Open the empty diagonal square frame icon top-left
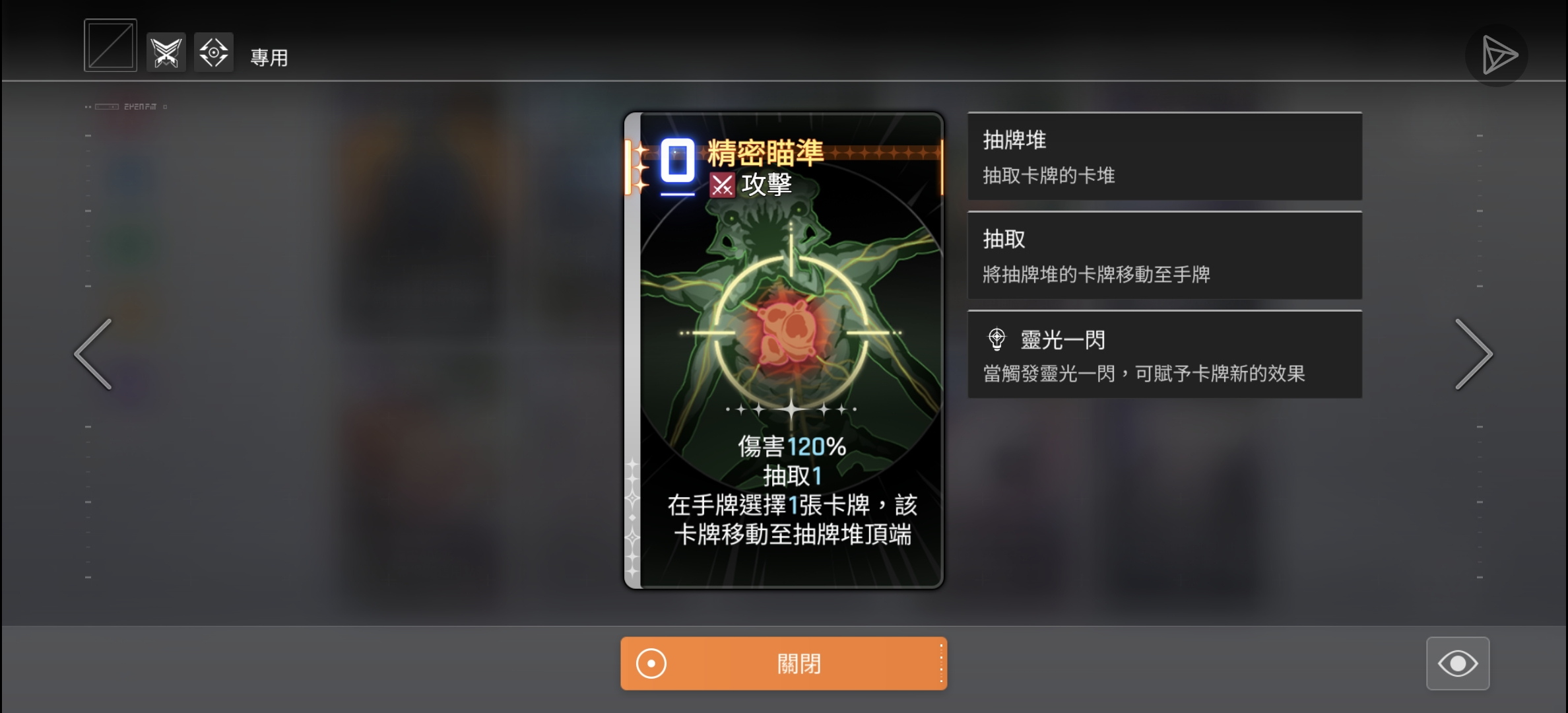This screenshot has width=1568, height=713. point(110,45)
